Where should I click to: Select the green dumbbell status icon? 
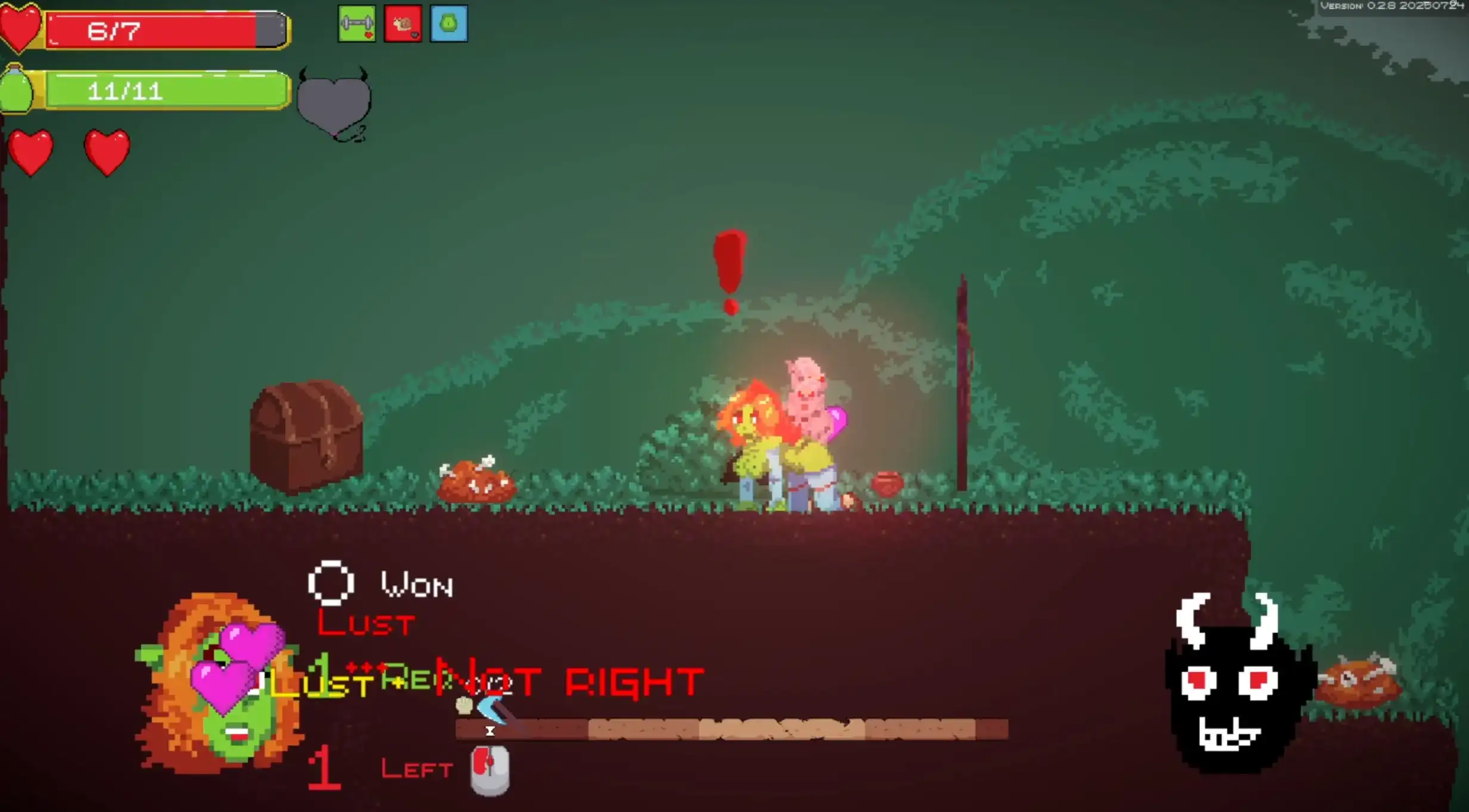coord(356,24)
